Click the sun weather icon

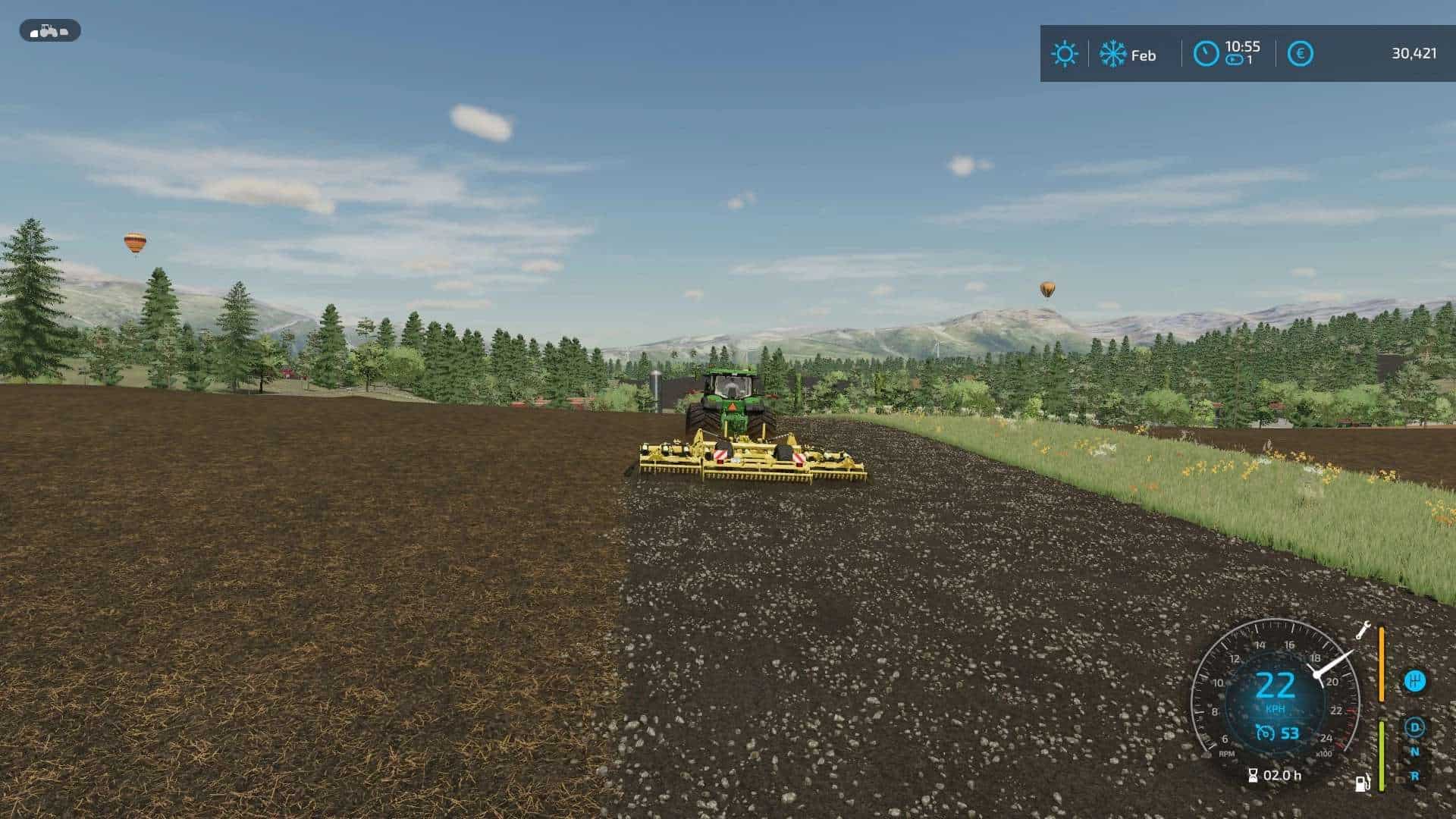coord(1064,54)
